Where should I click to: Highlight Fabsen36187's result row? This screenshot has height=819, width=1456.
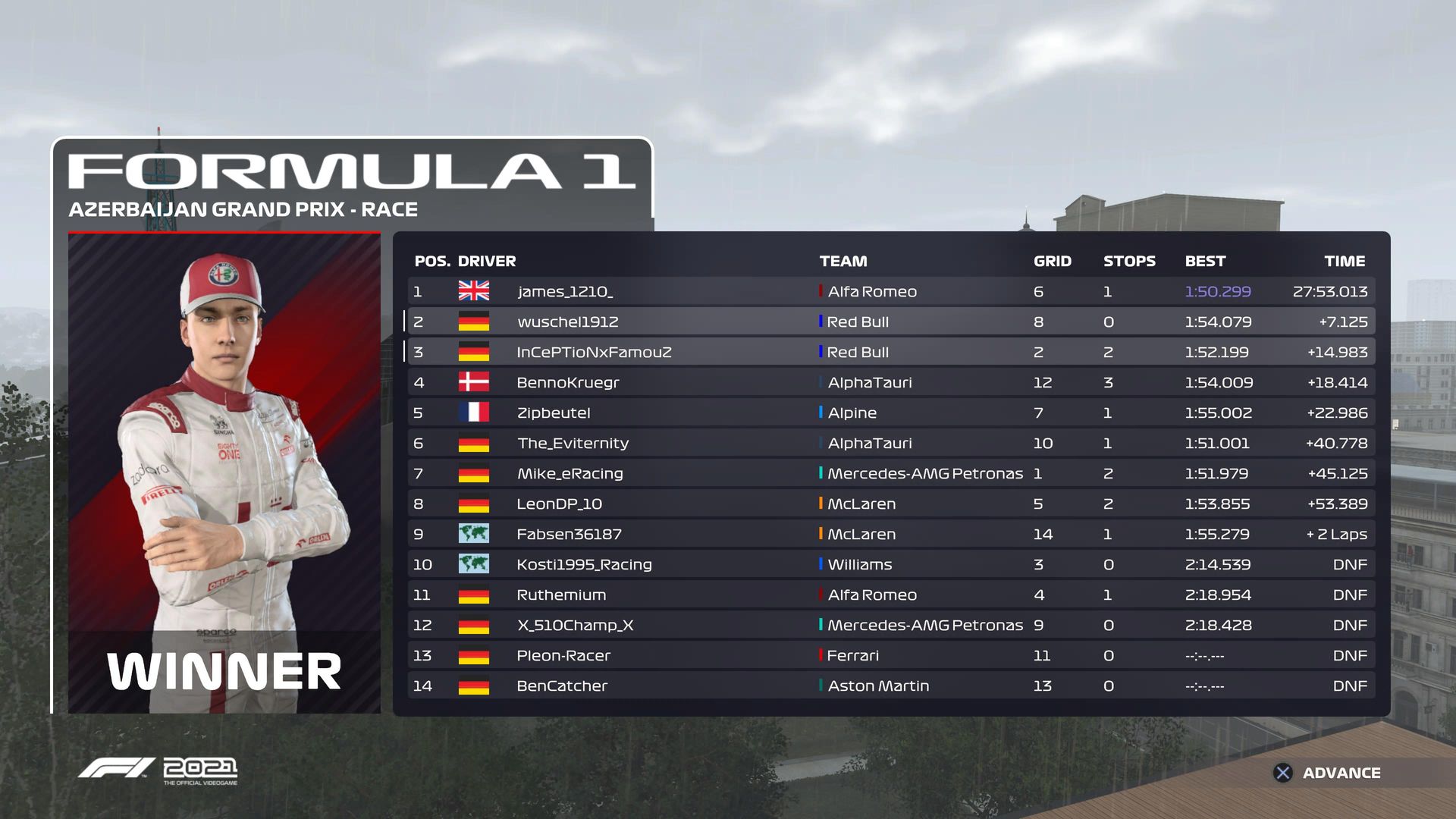coord(890,534)
